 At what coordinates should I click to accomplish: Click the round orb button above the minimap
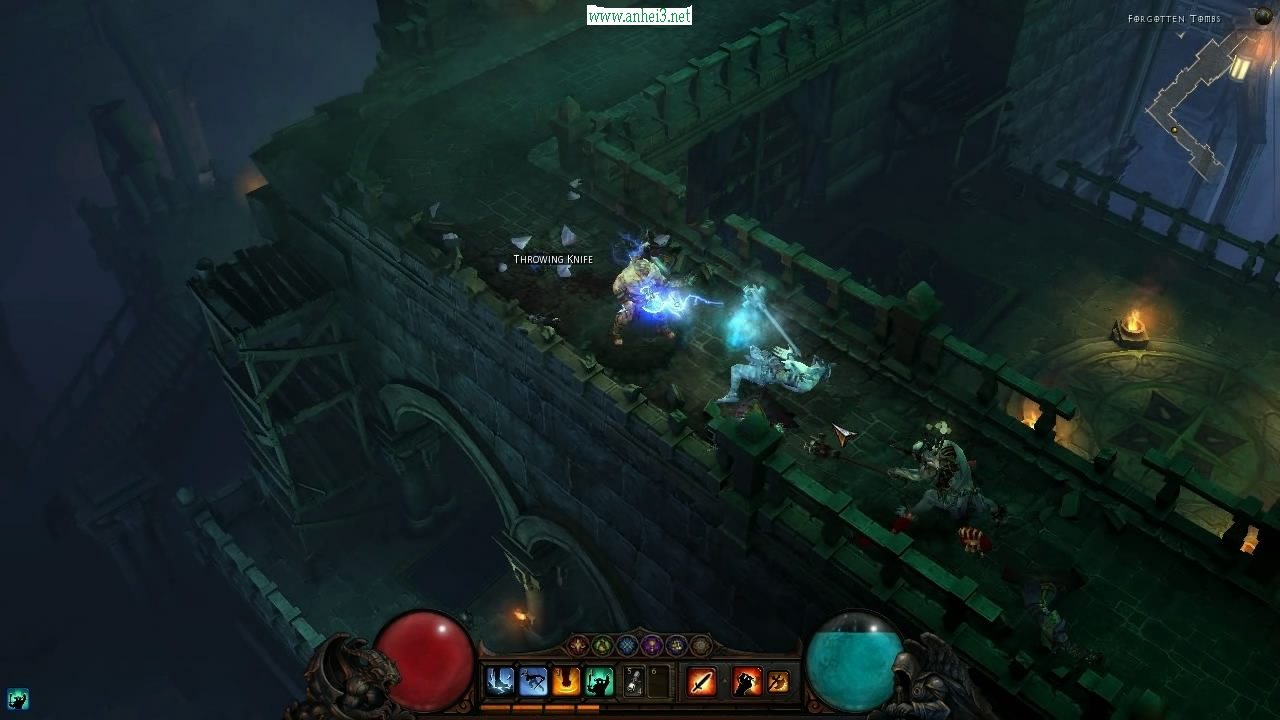click(1263, 16)
